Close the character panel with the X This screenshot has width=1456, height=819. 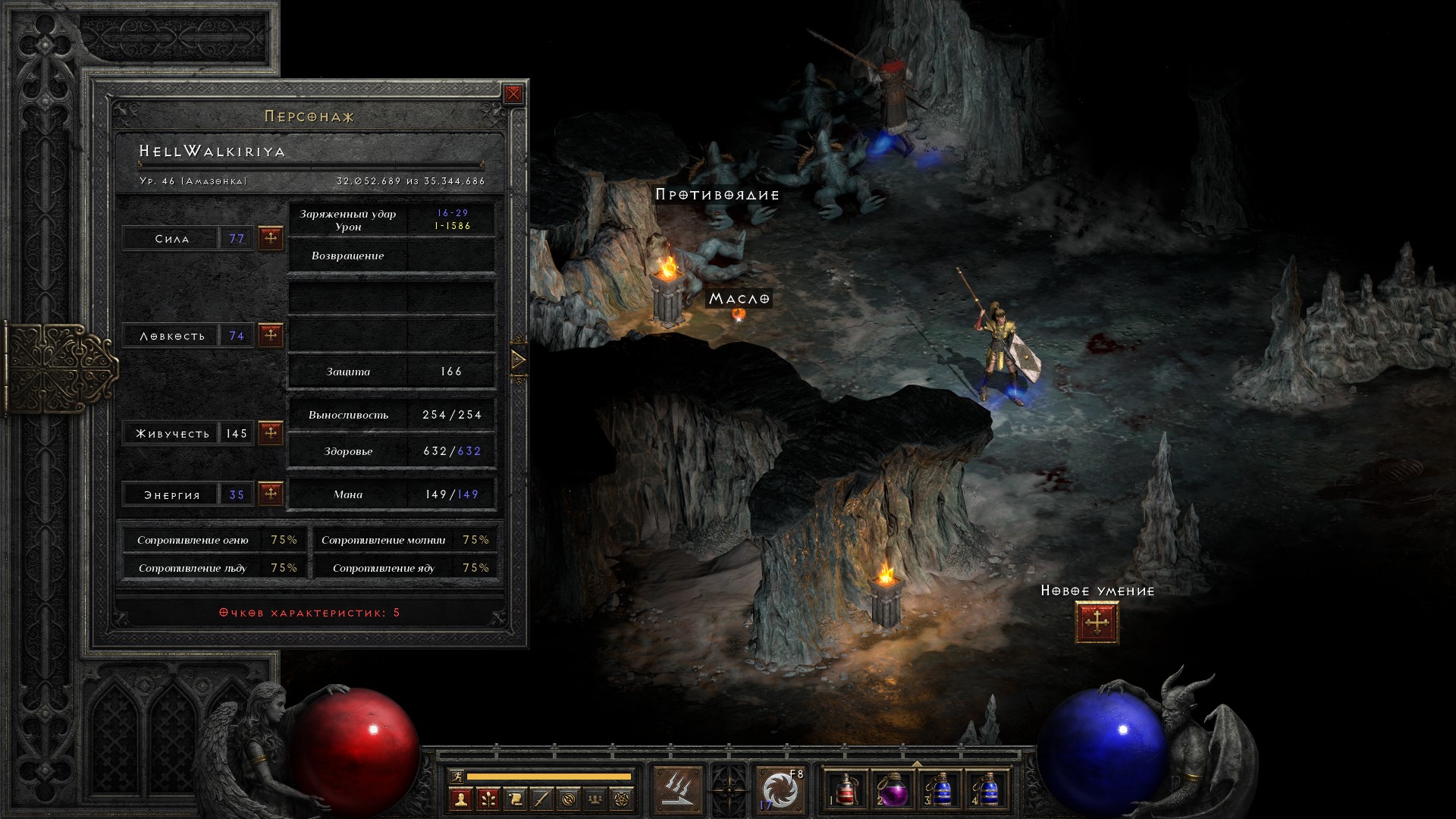(x=513, y=94)
